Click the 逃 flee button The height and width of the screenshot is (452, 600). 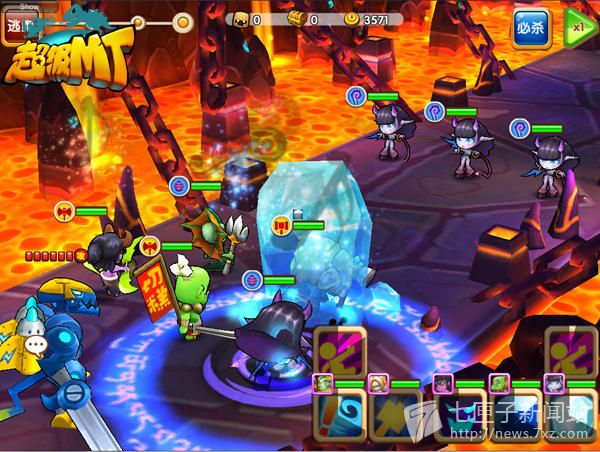14,24
